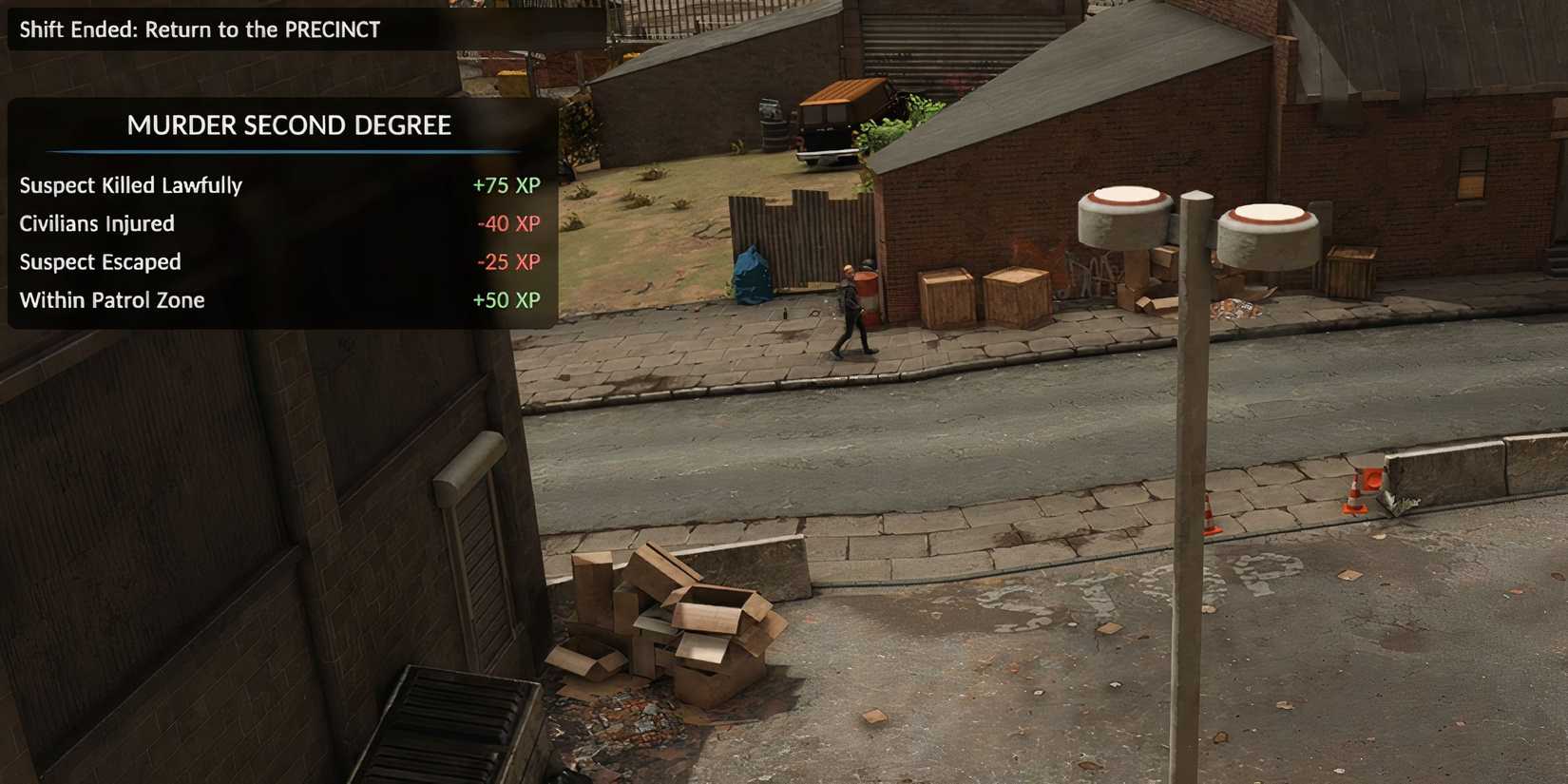Click the Suspect Escaped entry
The height and width of the screenshot is (784, 1568).
point(100,261)
